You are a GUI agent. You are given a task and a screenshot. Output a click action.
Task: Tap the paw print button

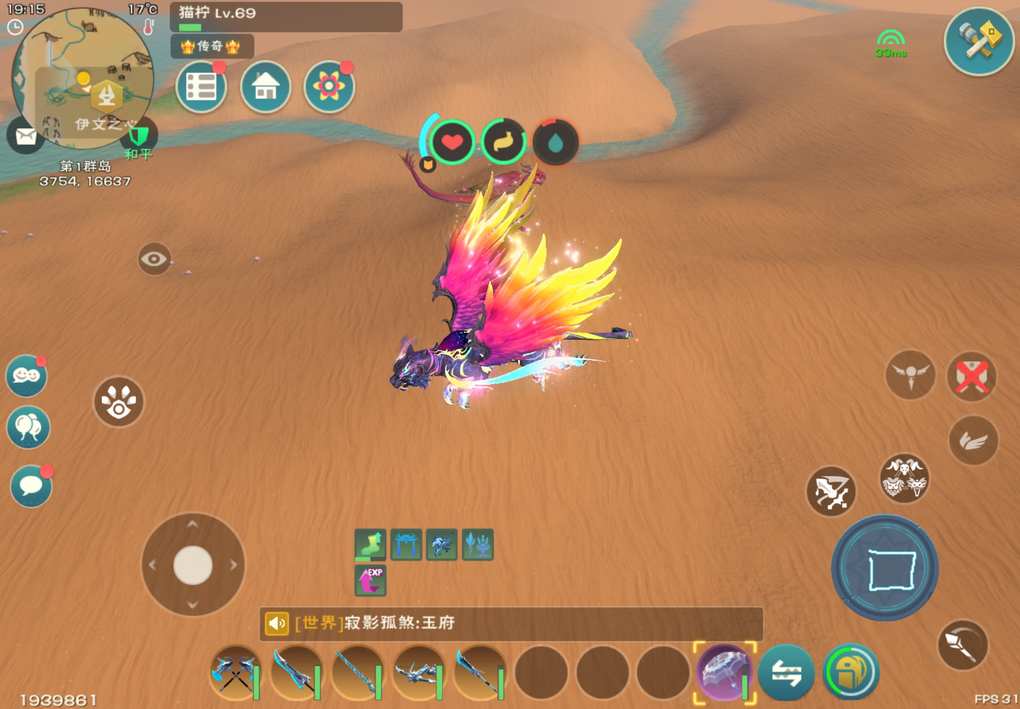click(119, 402)
